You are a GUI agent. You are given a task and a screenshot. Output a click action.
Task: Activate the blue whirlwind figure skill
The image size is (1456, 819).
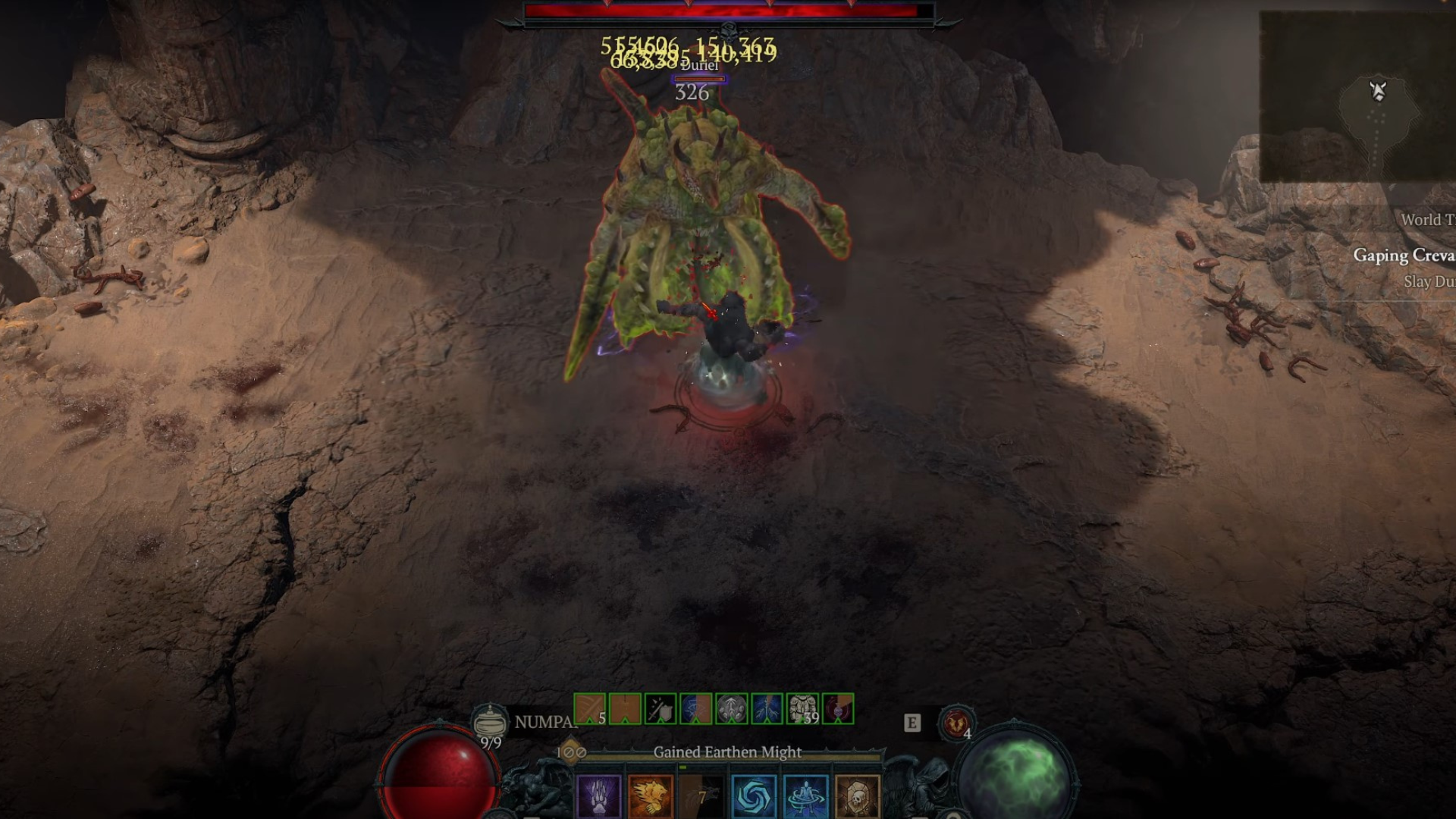(805, 796)
